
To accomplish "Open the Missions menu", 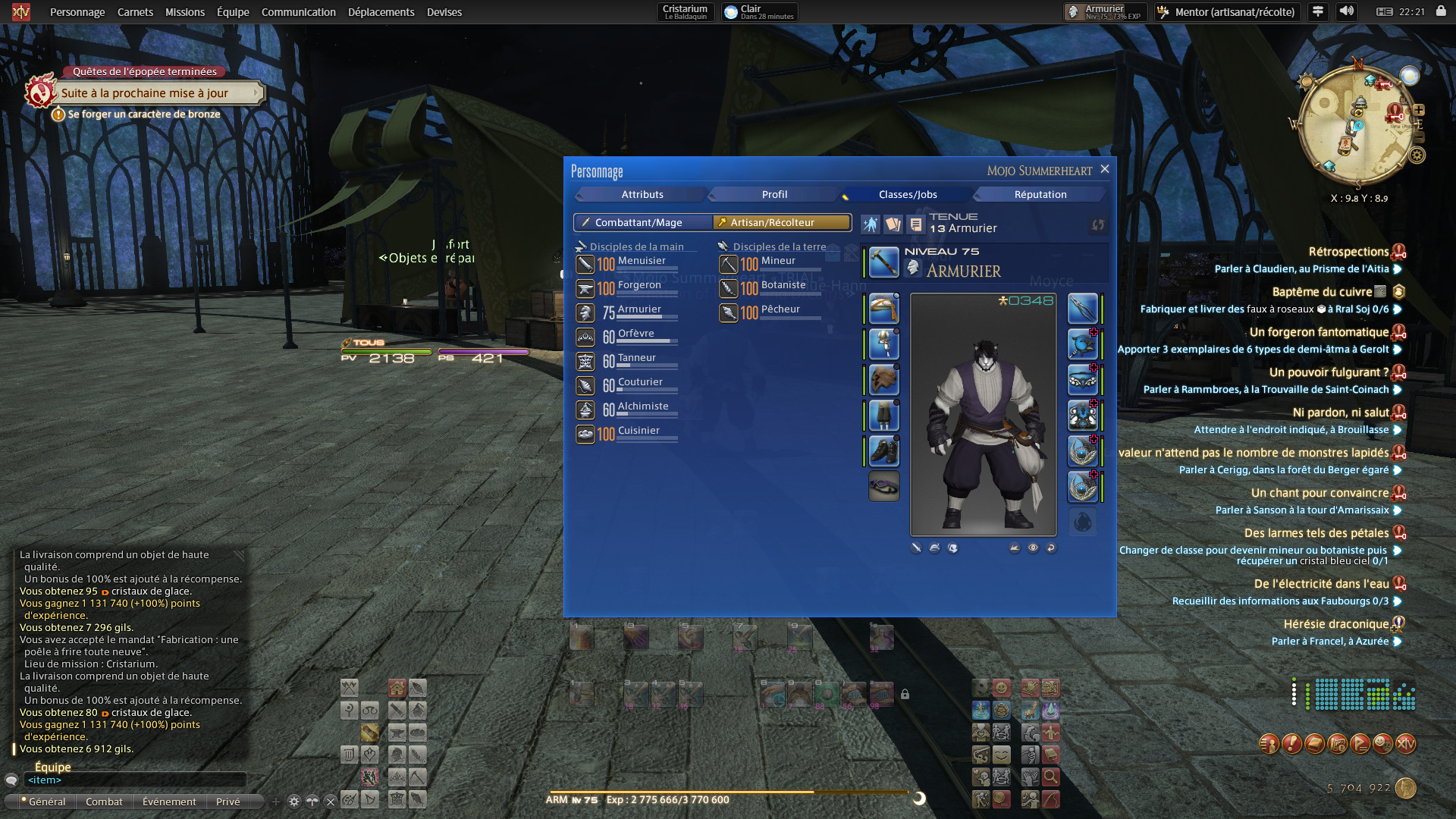I will (x=185, y=12).
